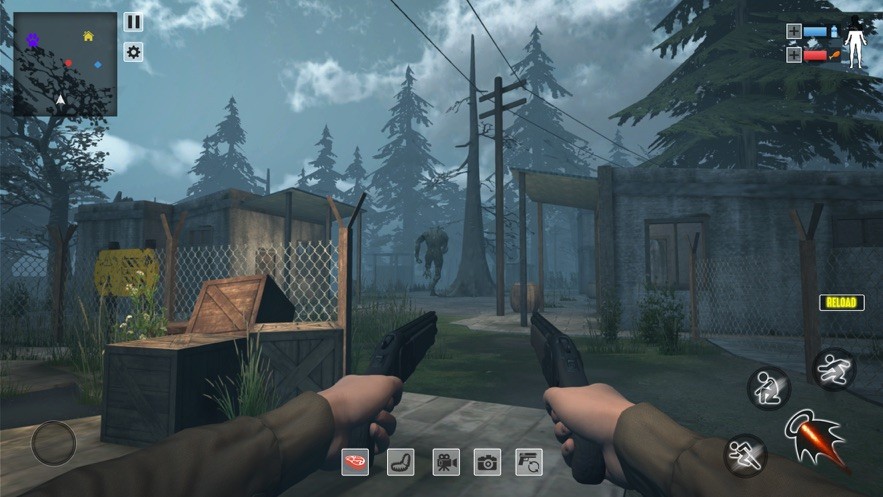Add water with the thirst plus button
883x497 pixels.
point(794,31)
